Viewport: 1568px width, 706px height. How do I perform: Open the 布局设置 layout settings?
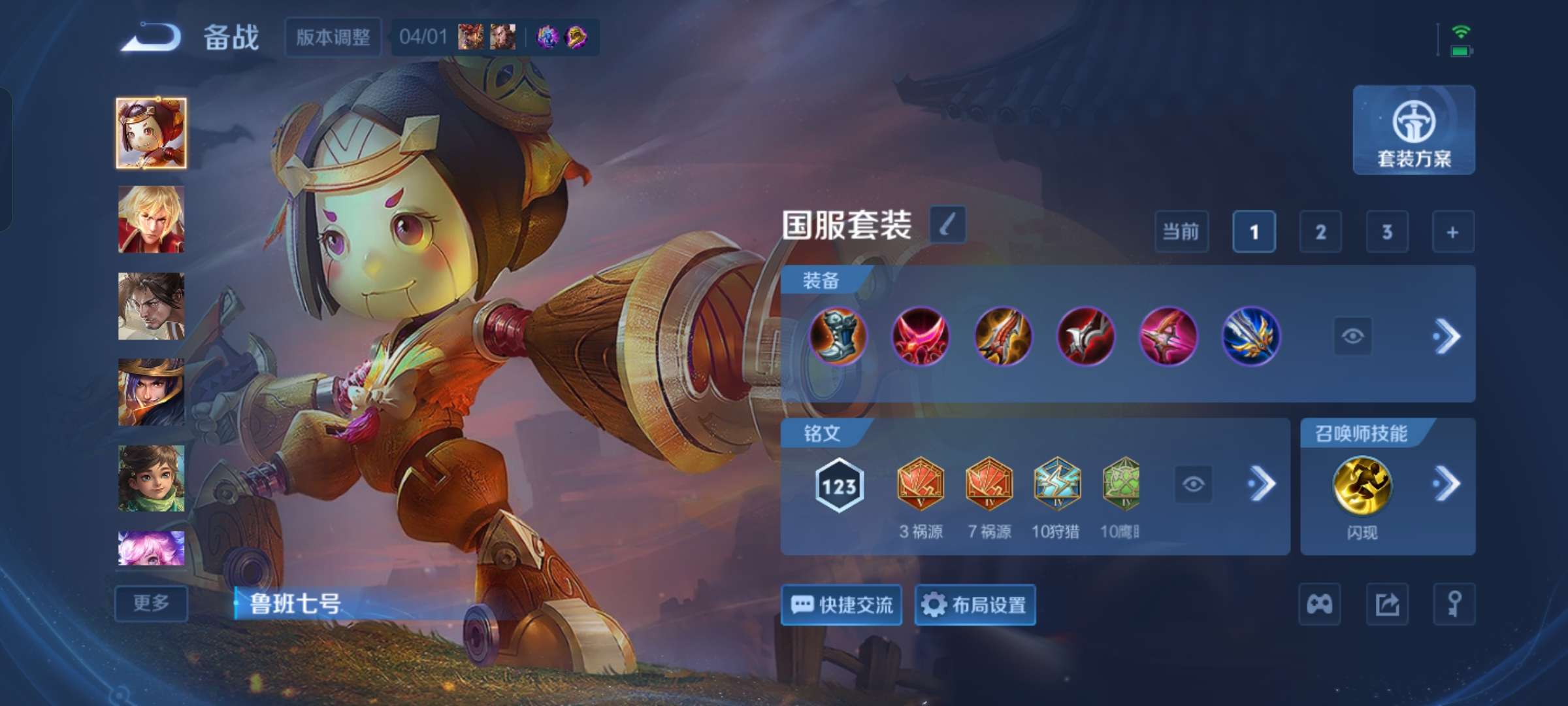(973, 605)
